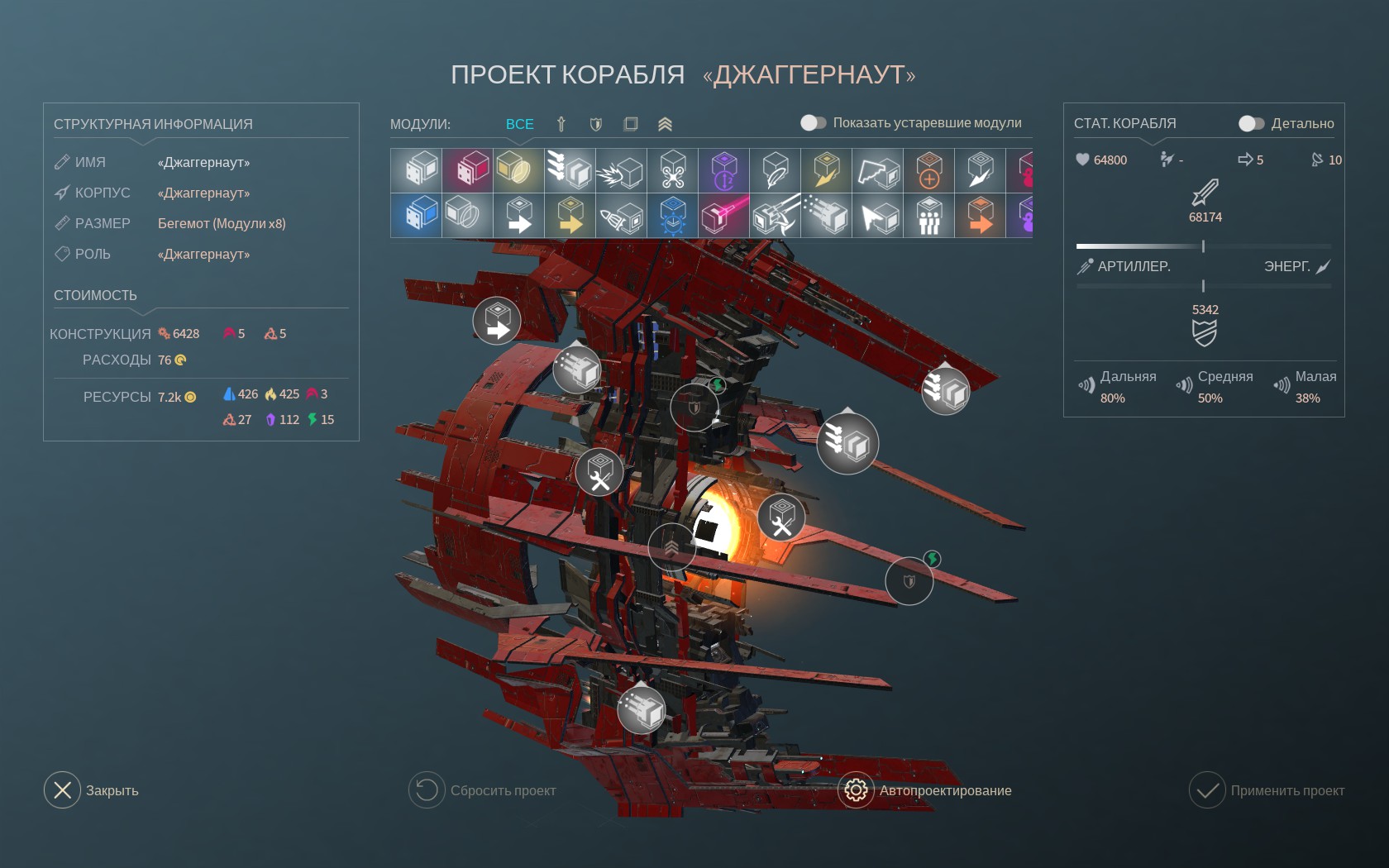
Task: Filter modules by weapons sword tab
Action: [561, 124]
